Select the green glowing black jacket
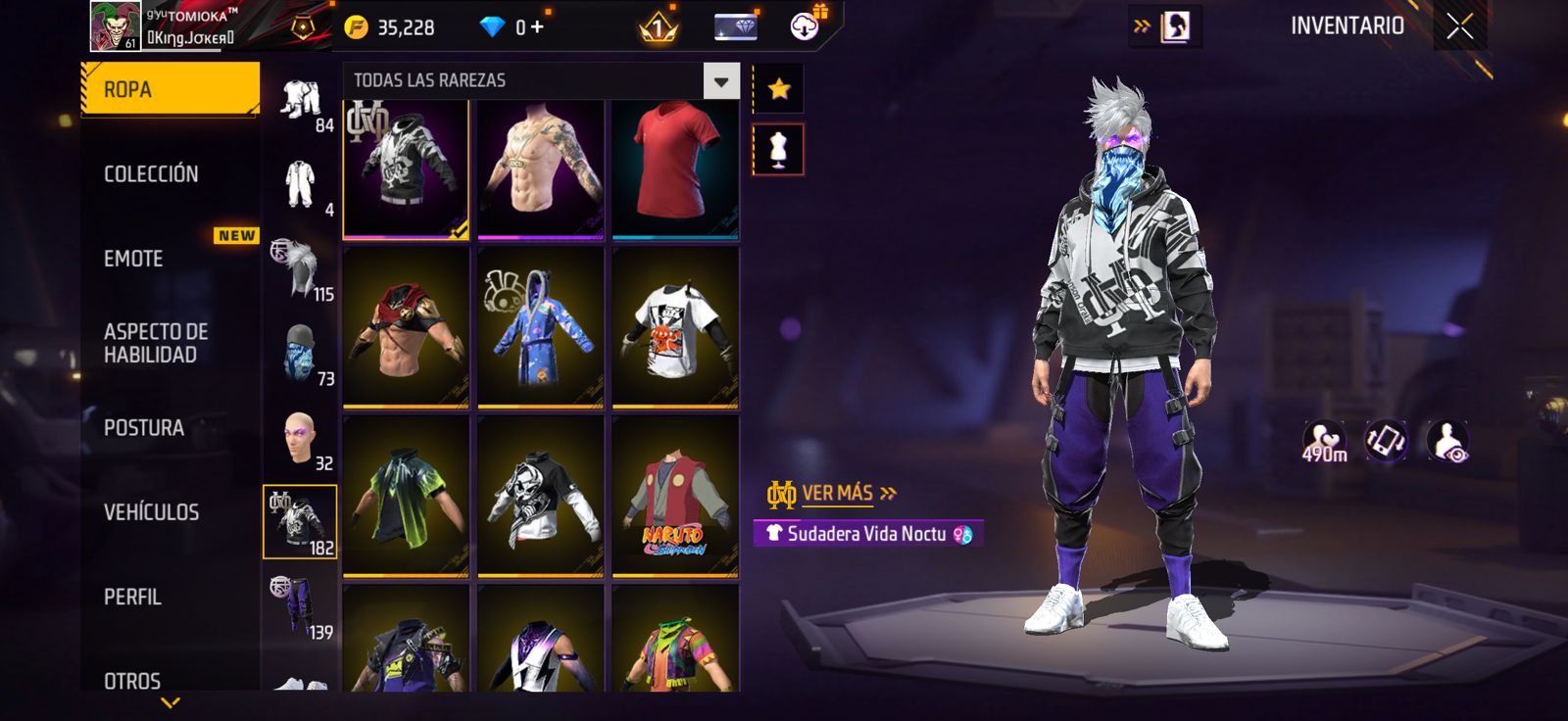Screen dimensions: 1568x721 [405, 497]
